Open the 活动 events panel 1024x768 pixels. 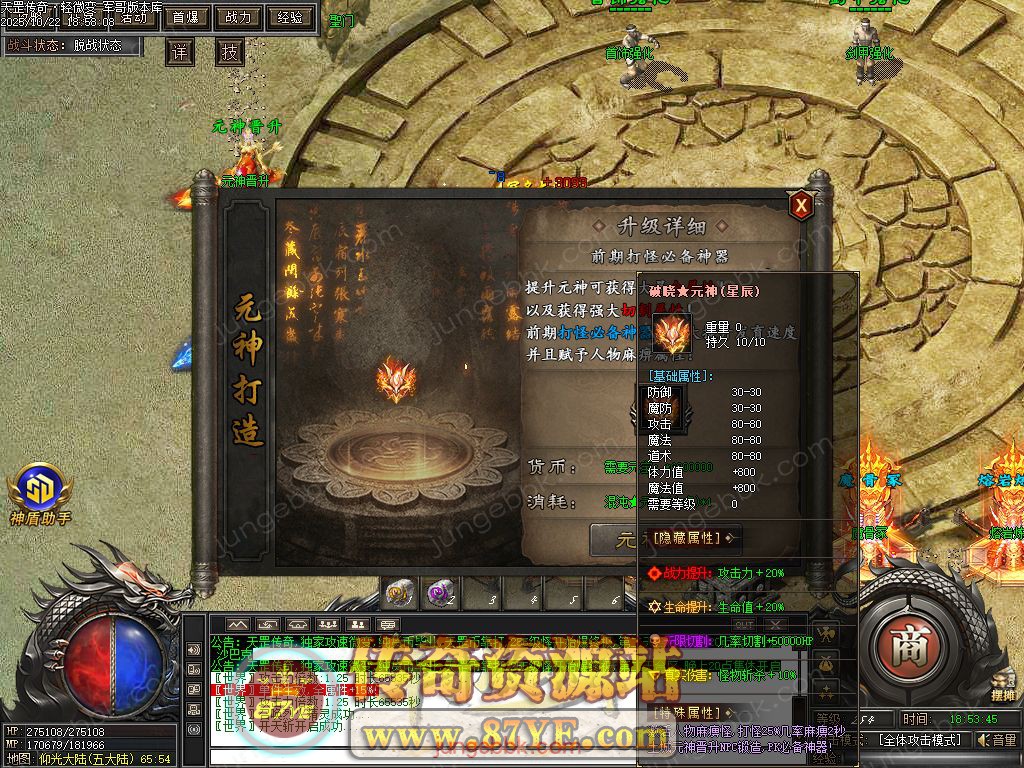point(133,19)
